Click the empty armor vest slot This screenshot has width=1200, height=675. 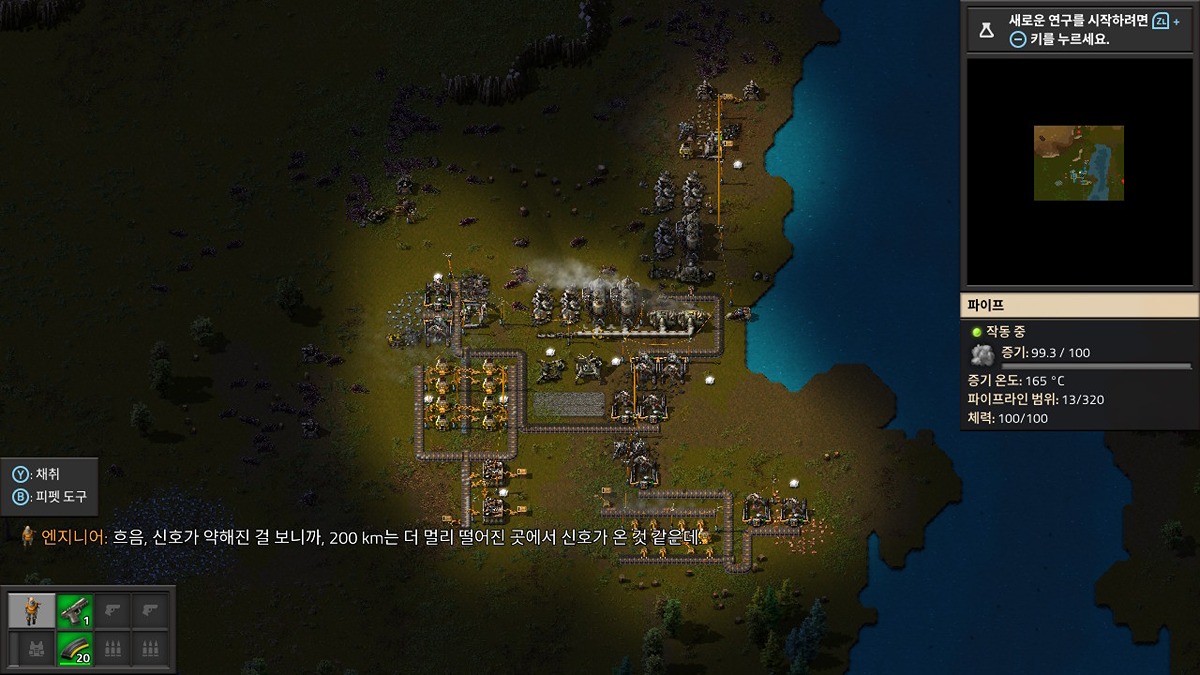(32, 648)
